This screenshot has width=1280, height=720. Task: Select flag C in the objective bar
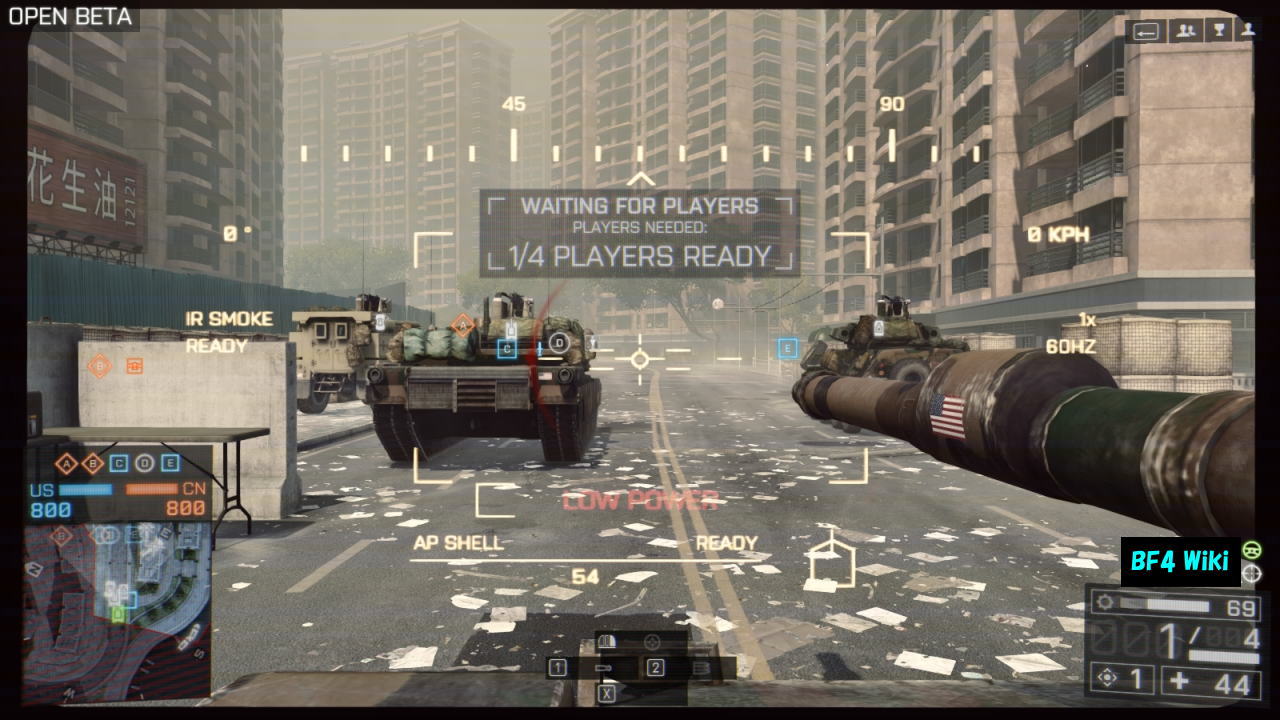click(119, 463)
